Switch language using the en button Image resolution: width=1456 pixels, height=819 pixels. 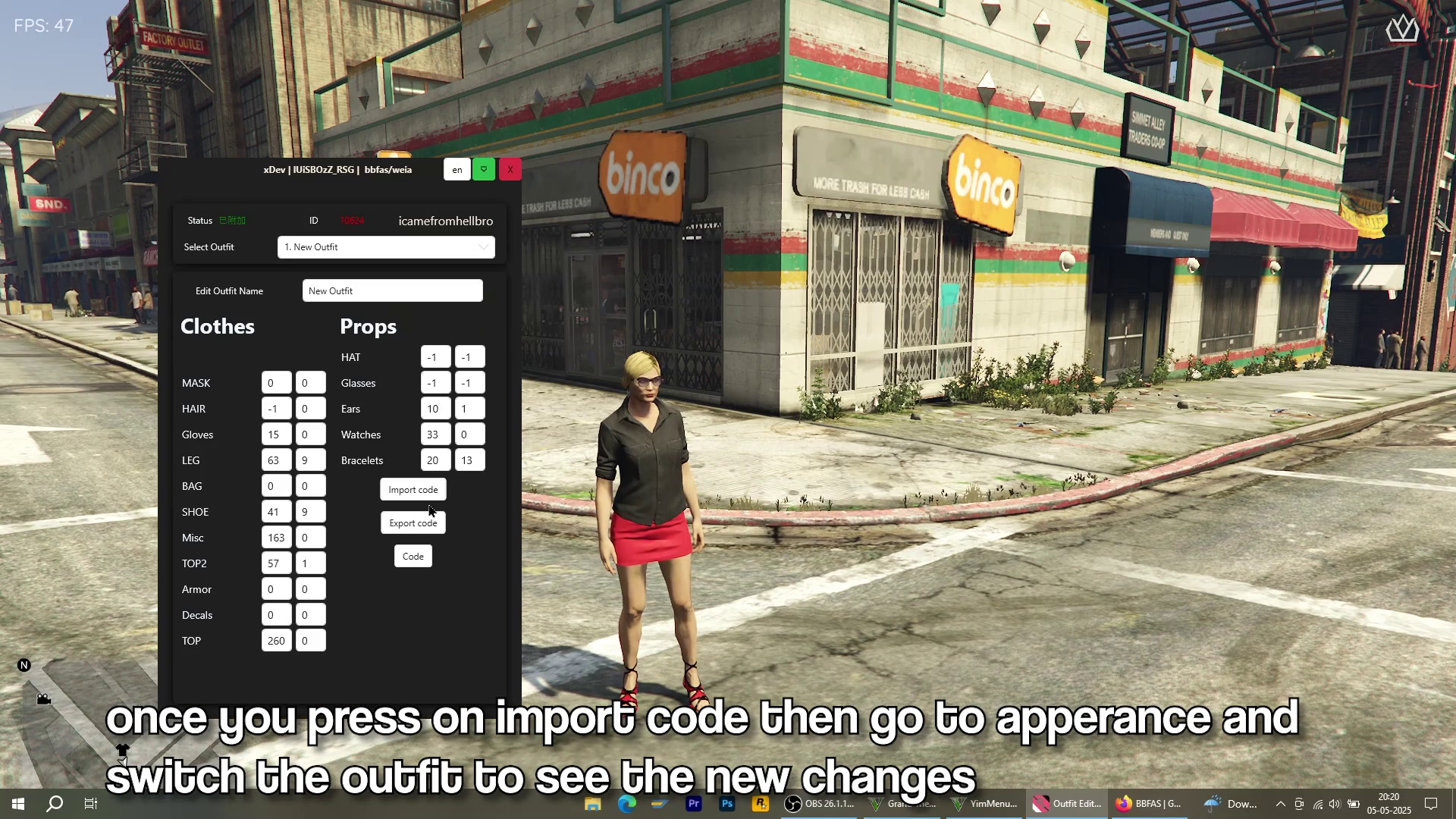(457, 169)
